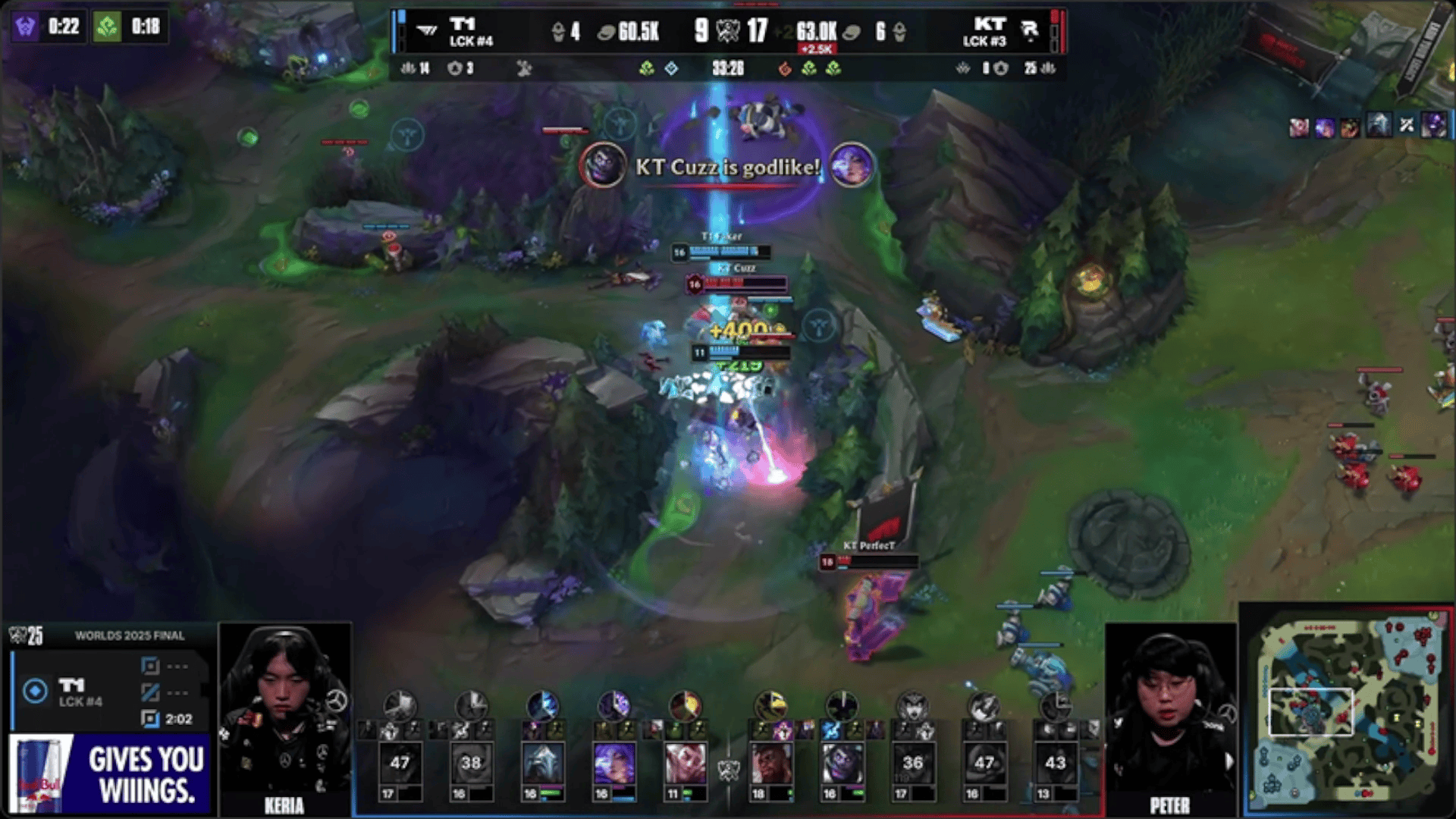
Task: Choose the level 11 pale champion portrait
Action: (685, 762)
